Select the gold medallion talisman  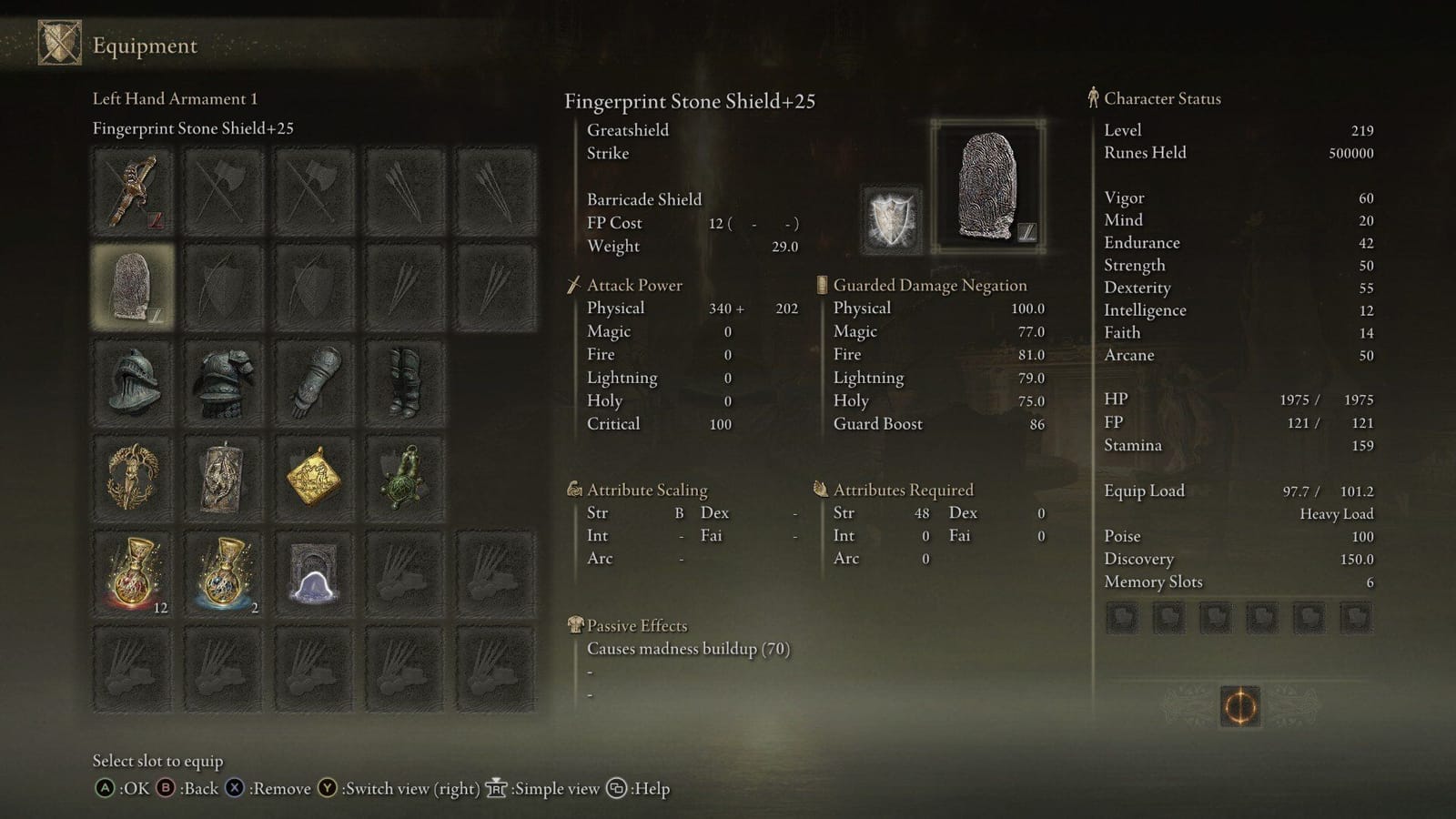[314, 477]
